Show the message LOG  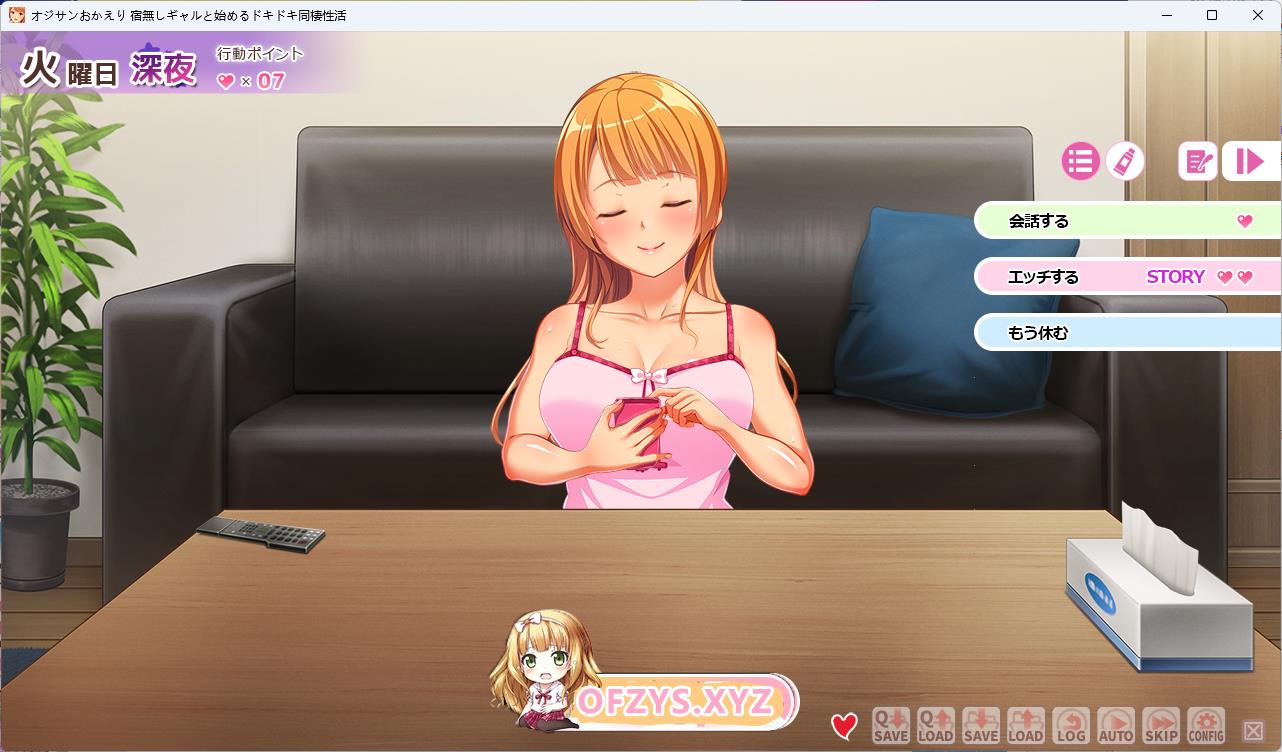1071,725
